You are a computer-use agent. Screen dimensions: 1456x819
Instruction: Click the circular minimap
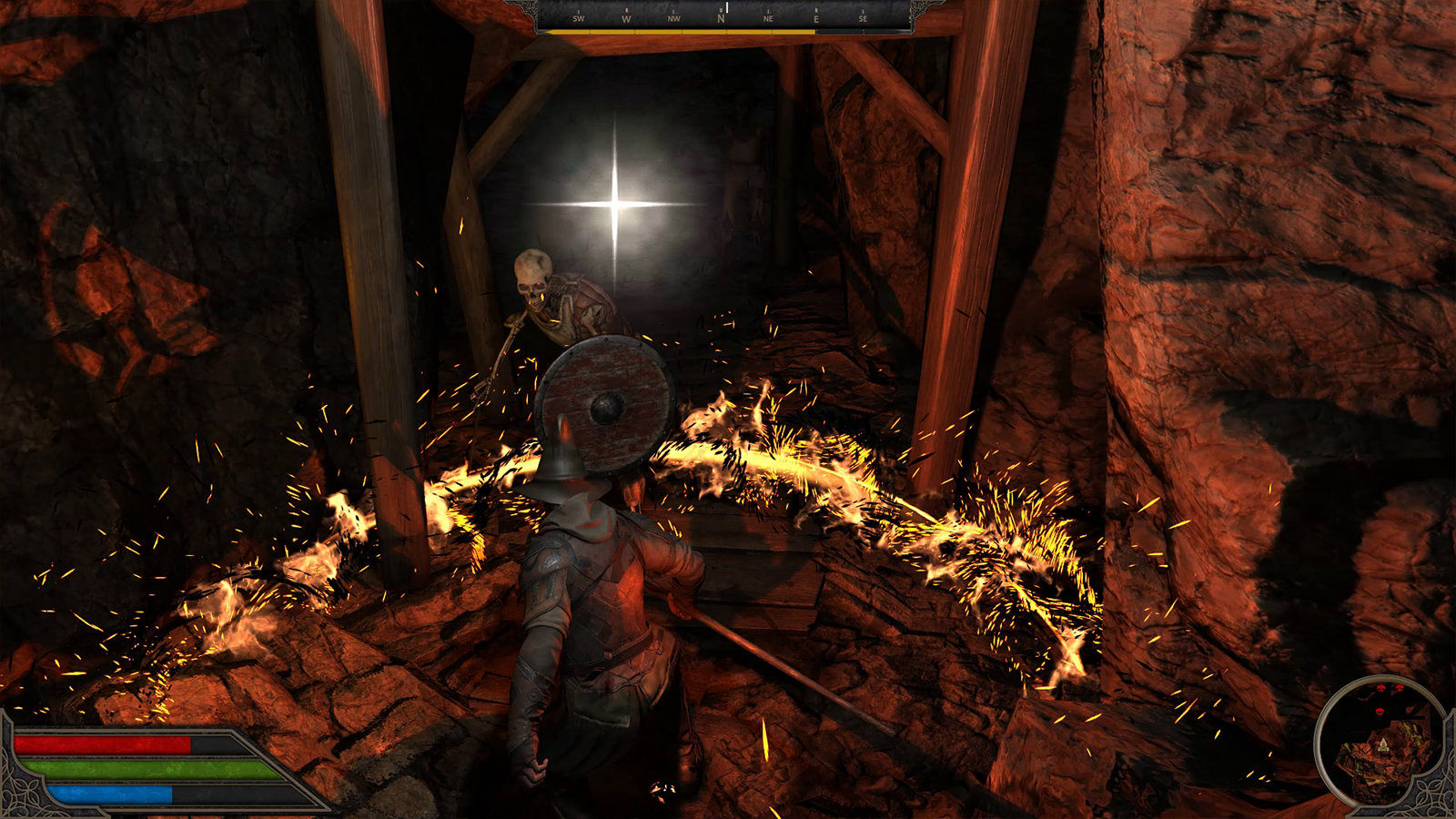[x=1381, y=742]
